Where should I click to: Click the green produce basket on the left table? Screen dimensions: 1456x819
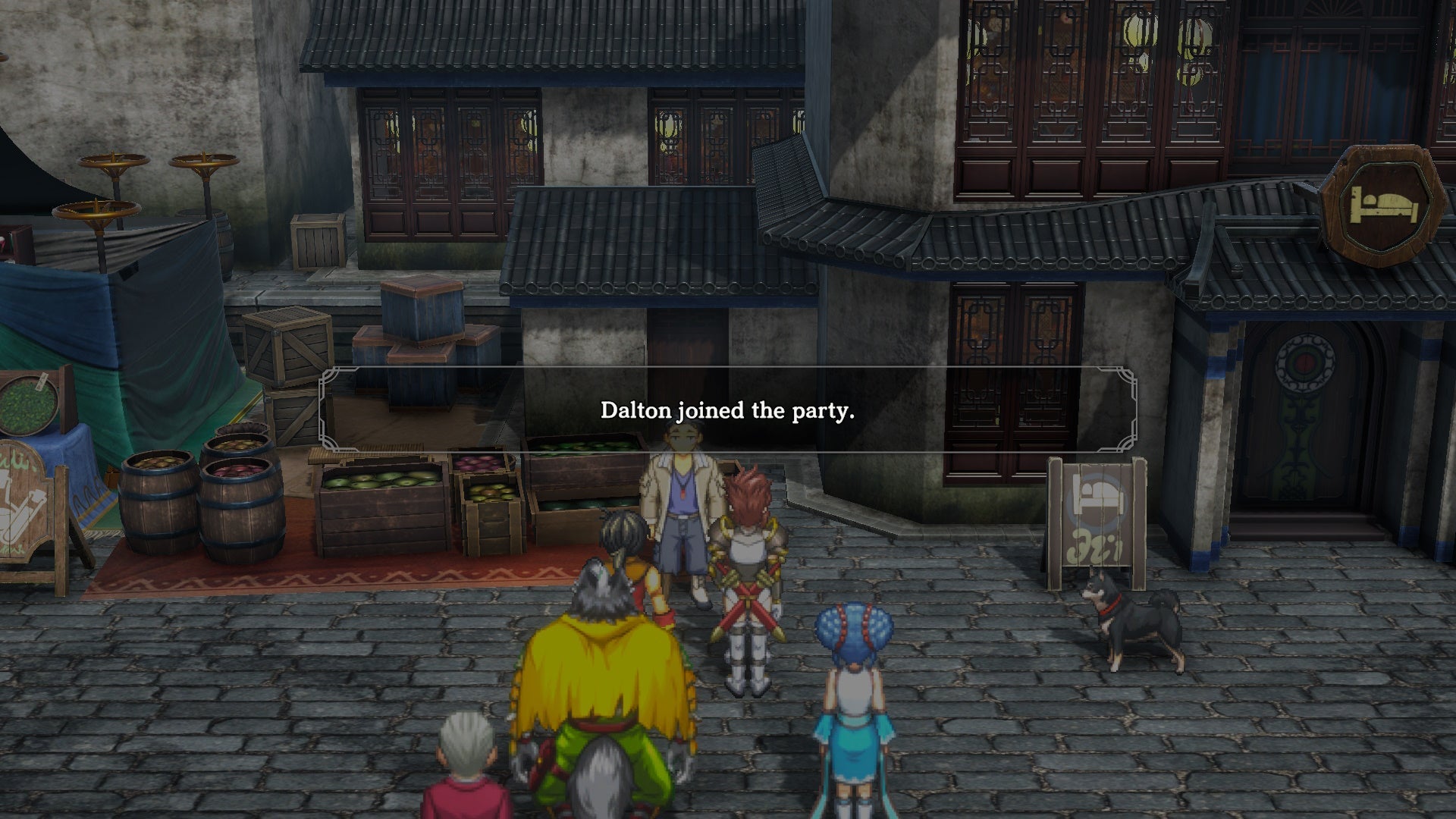click(27, 406)
